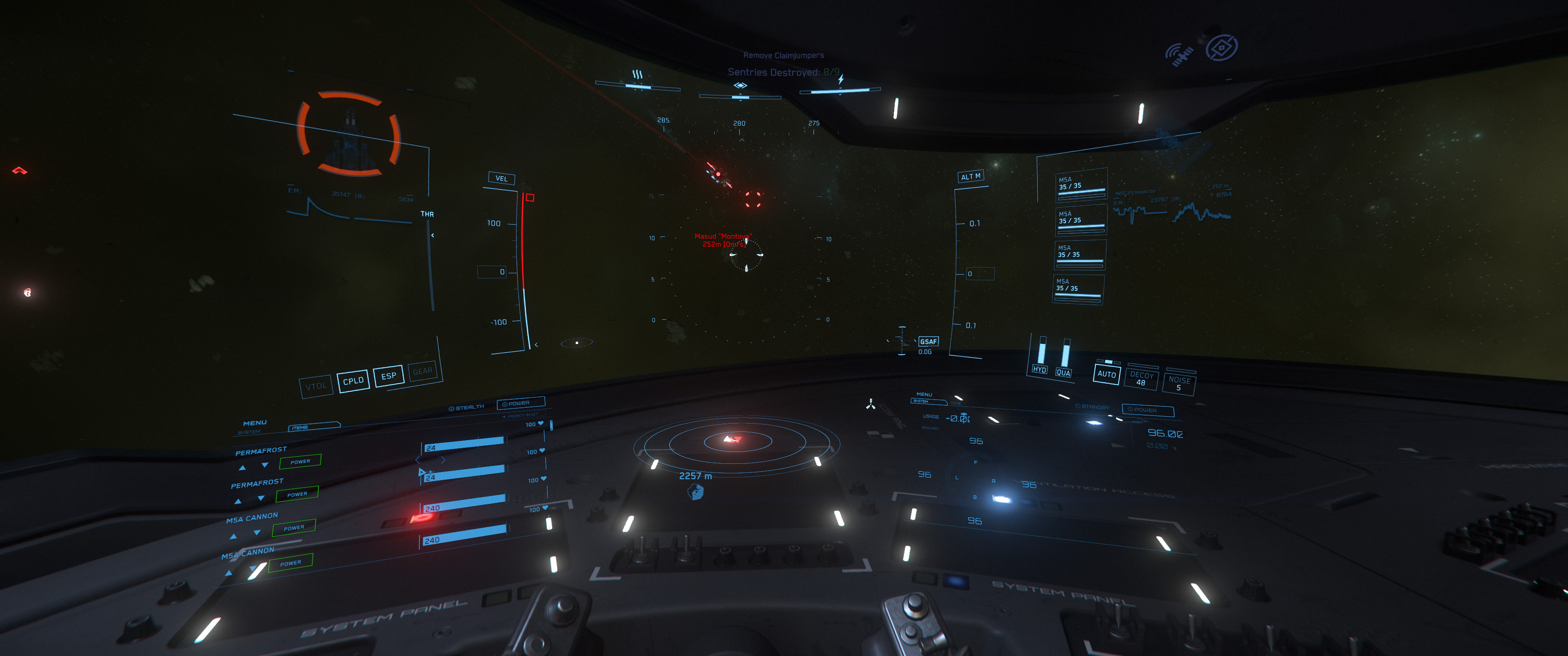Toggle the landing GEAR button
The image size is (1568, 656).
(423, 371)
